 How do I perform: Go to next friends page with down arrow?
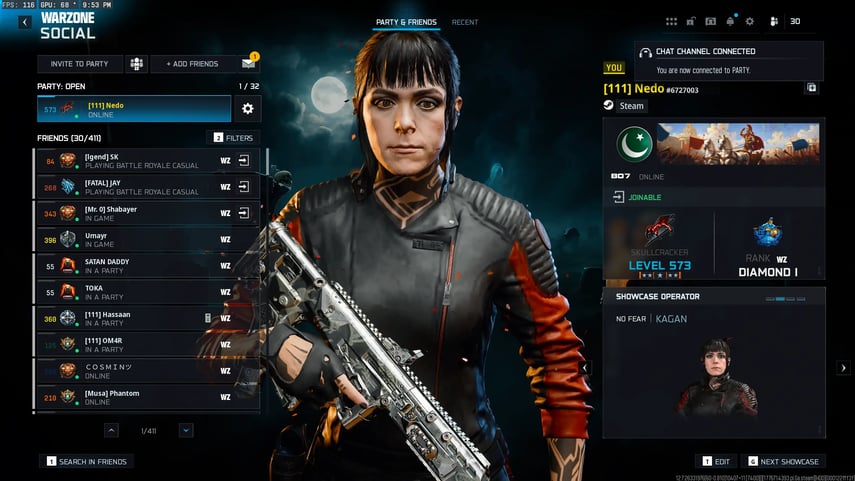[x=186, y=430]
